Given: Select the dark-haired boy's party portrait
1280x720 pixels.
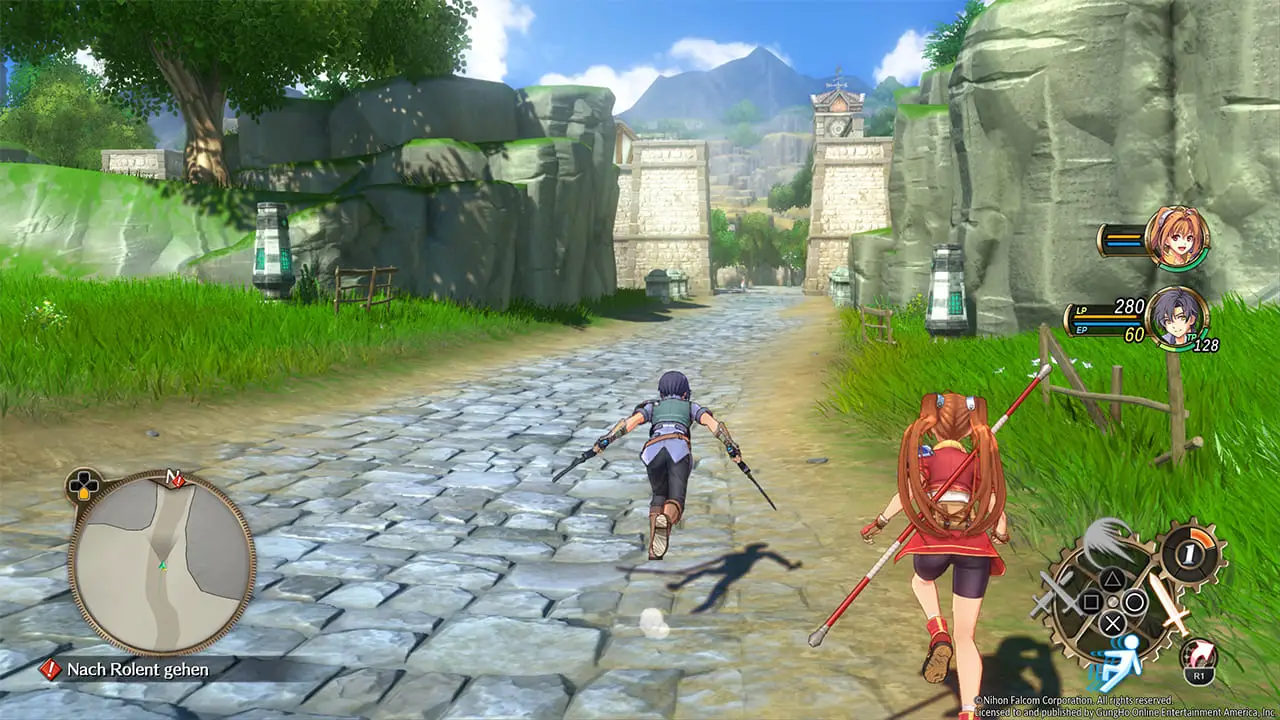Looking at the screenshot, I should pos(1176,317).
